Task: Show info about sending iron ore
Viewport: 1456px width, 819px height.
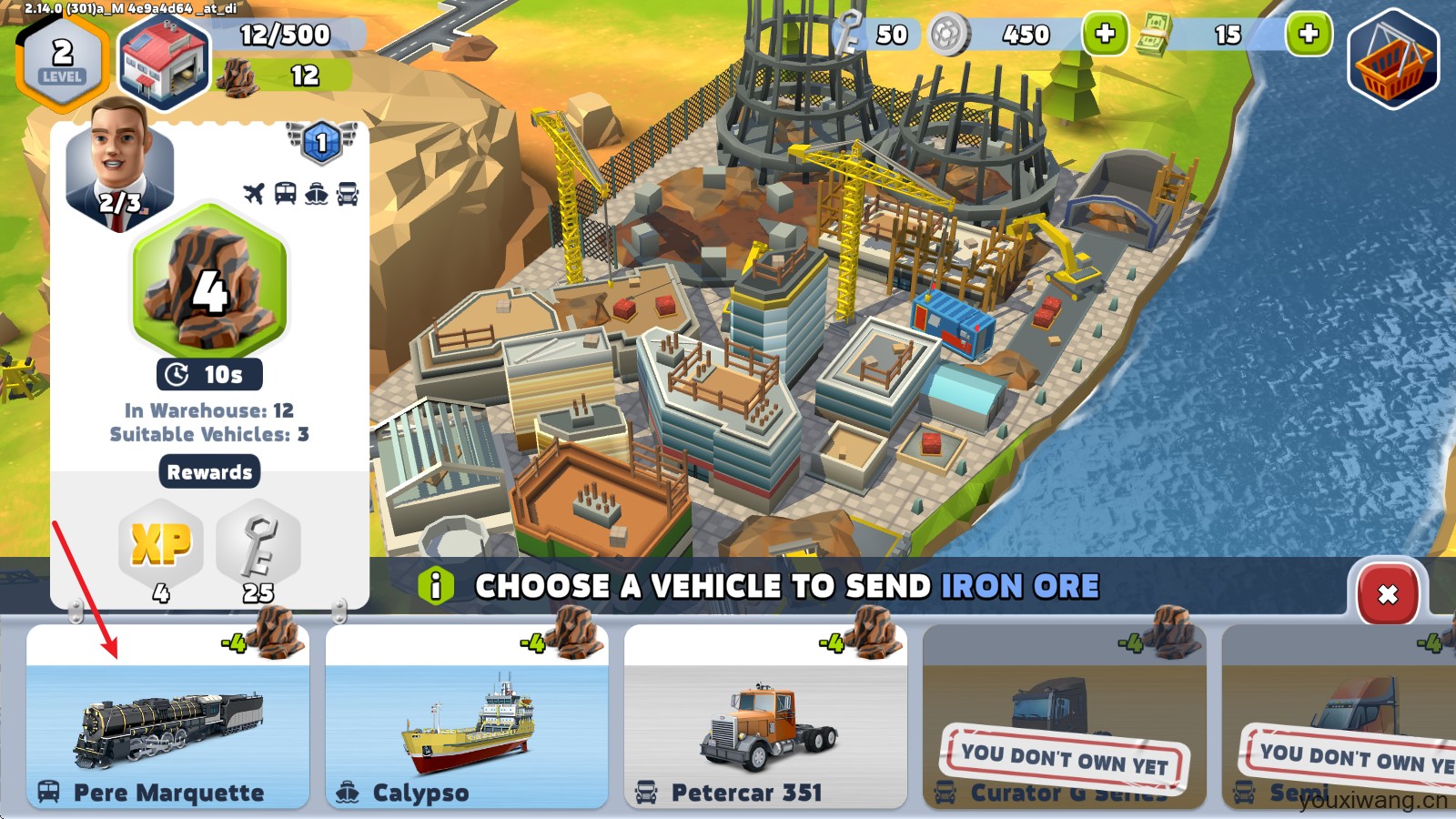Action: click(436, 586)
